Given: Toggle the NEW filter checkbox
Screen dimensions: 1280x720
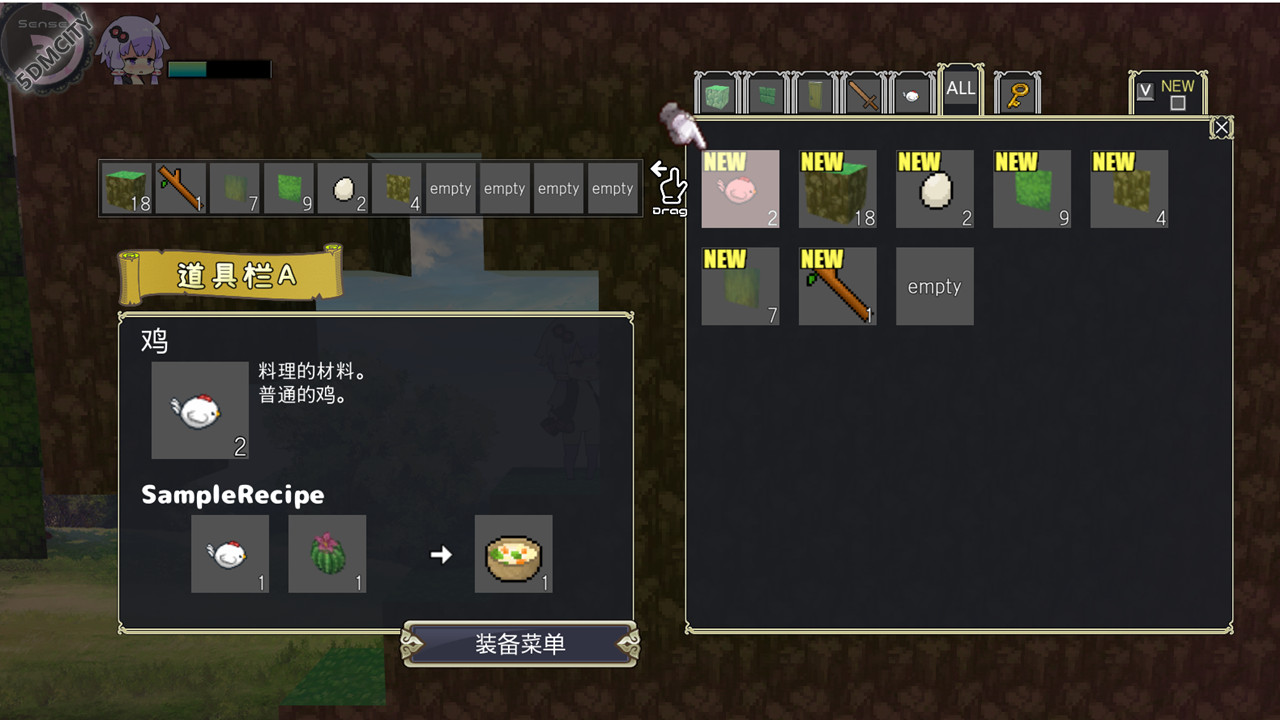Looking at the screenshot, I should 1178,103.
